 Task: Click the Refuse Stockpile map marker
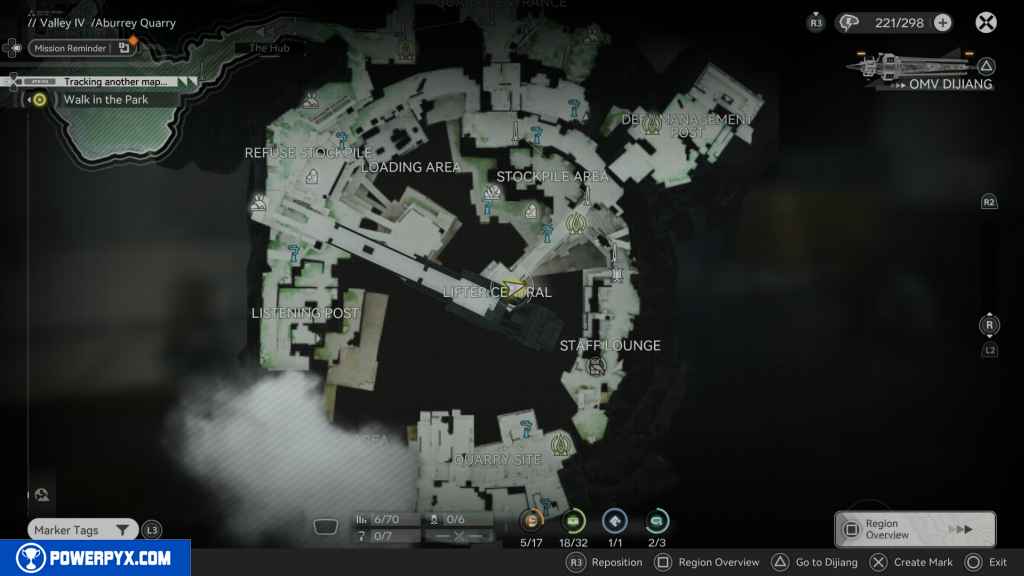[311, 177]
